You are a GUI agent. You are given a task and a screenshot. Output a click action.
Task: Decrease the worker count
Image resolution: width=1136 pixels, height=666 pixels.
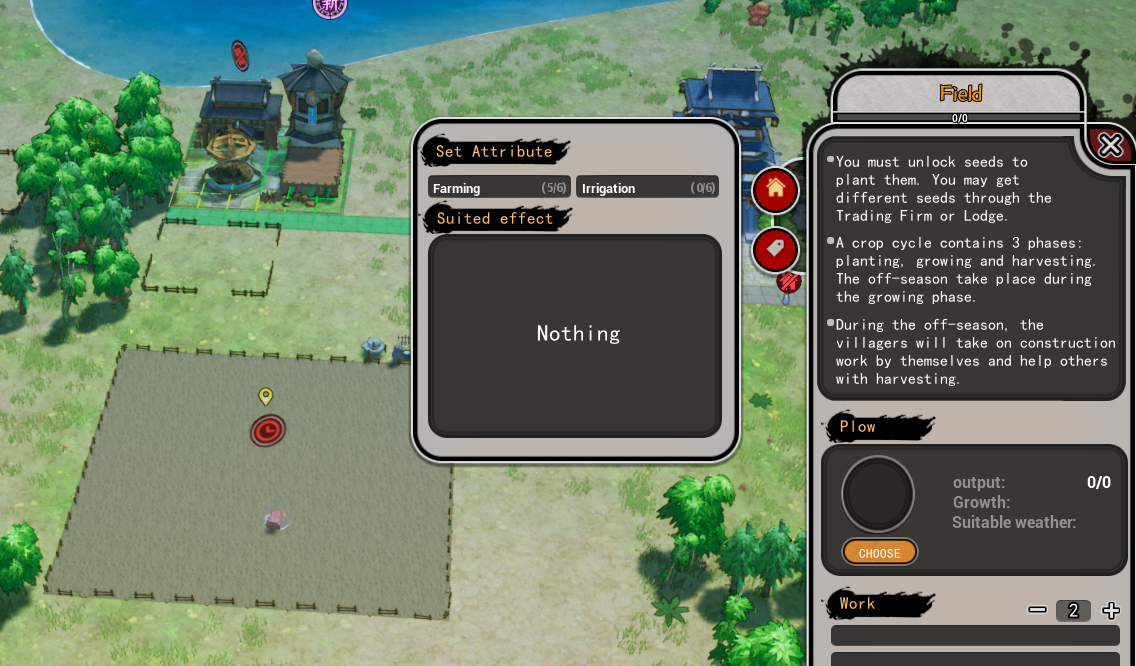click(1038, 610)
